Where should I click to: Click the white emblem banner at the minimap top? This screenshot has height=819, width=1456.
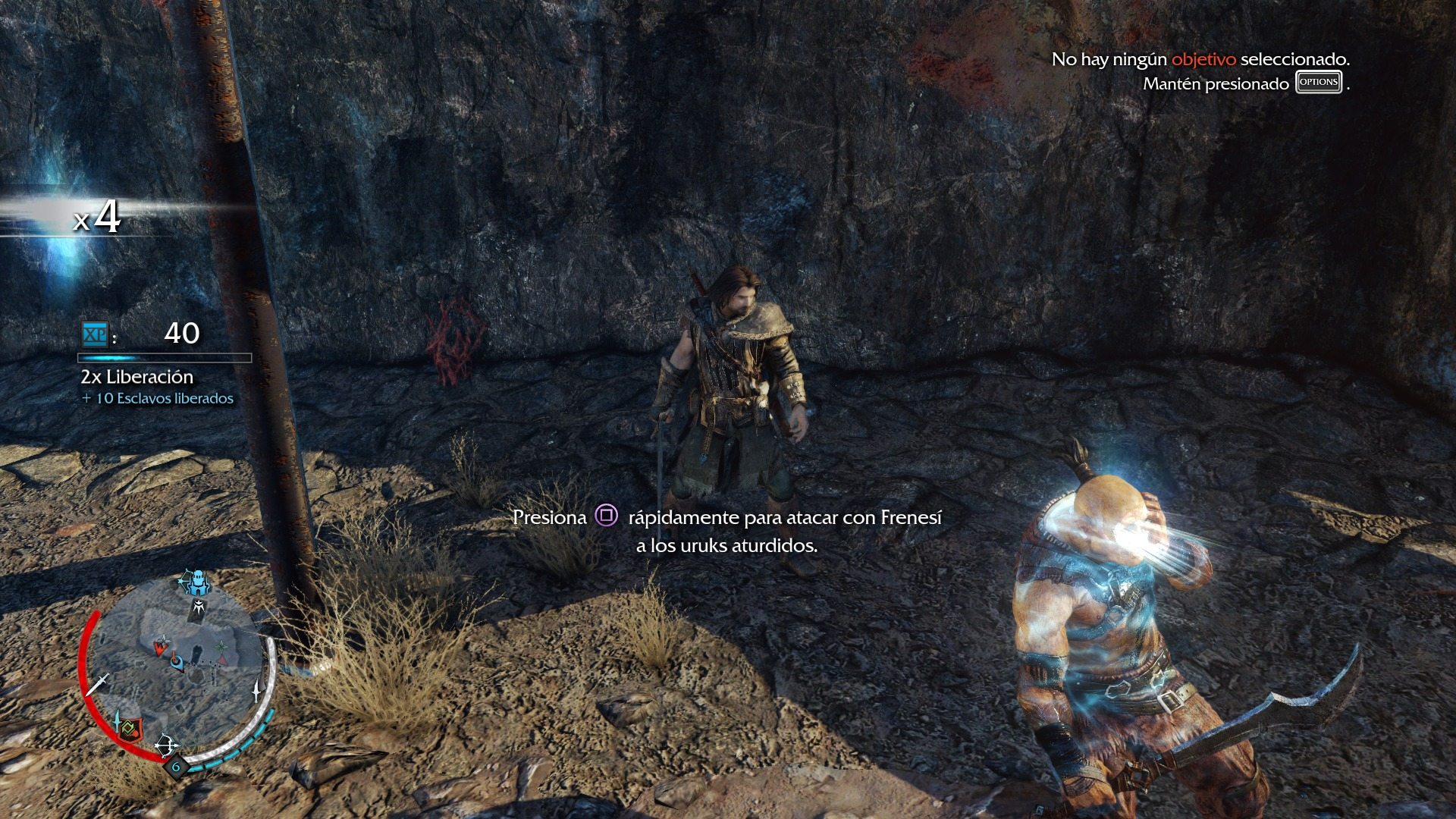tap(199, 607)
